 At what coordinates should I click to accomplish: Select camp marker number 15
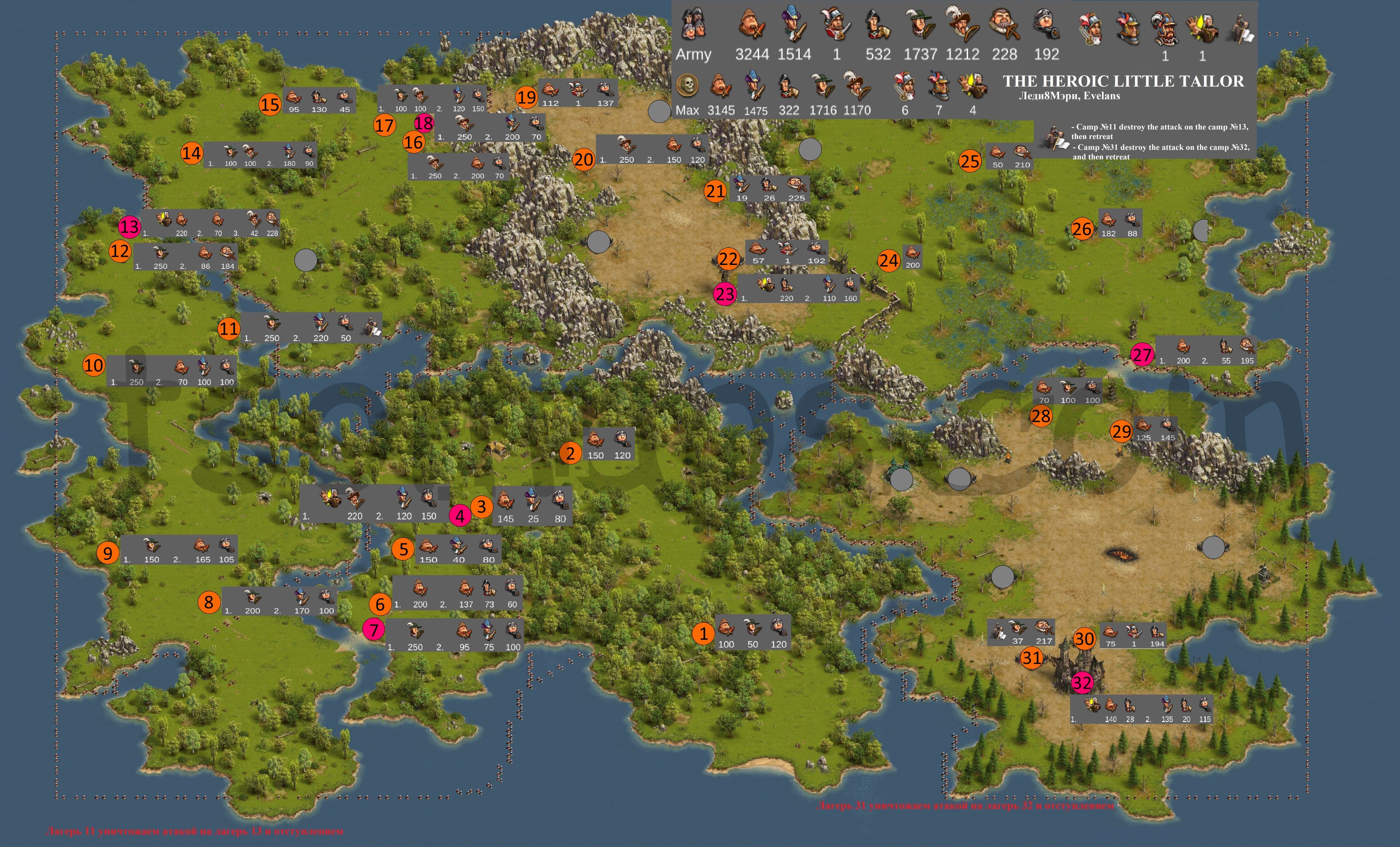[270, 105]
